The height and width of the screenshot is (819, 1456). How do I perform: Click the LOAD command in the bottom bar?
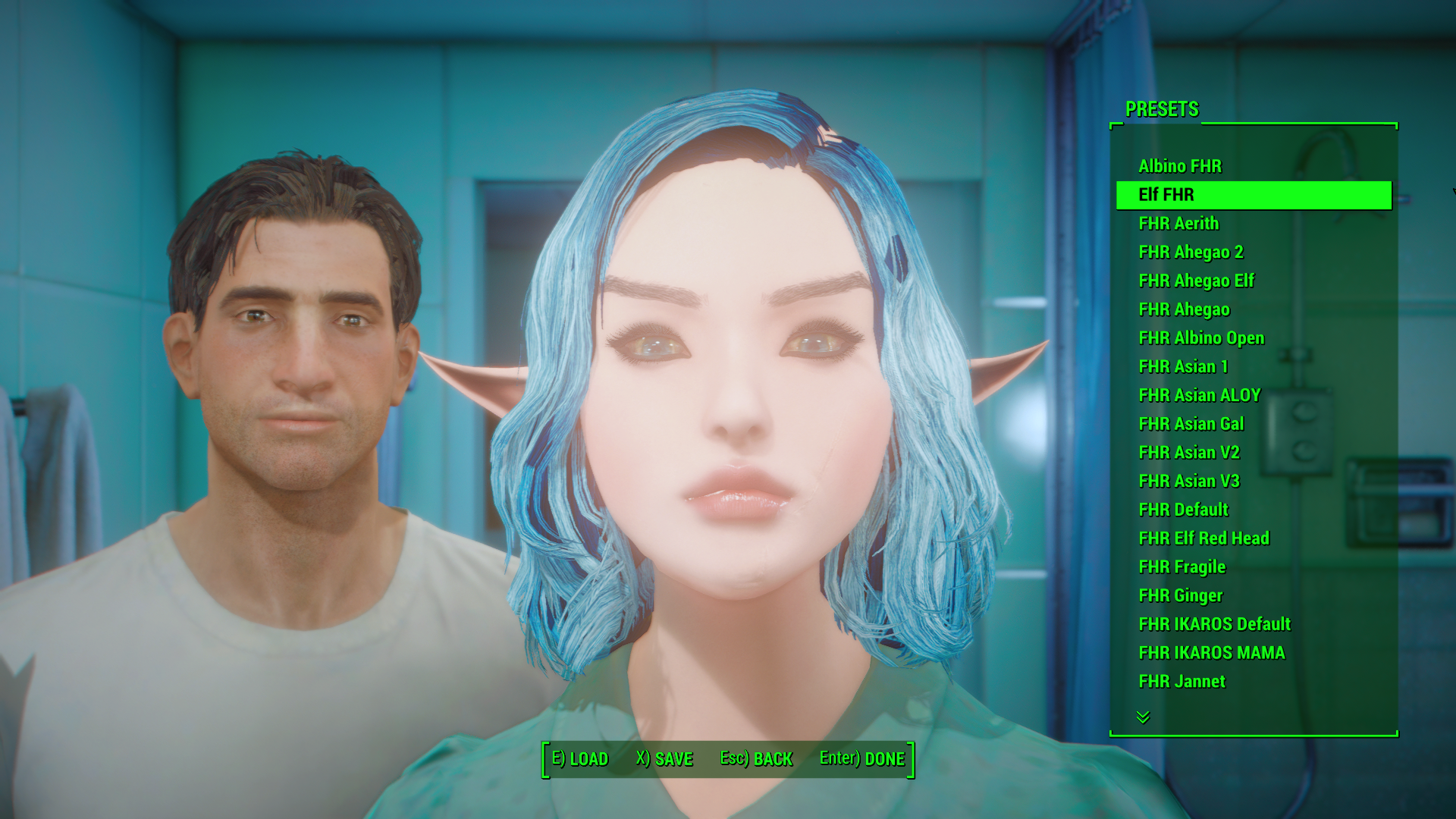click(580, 758)
